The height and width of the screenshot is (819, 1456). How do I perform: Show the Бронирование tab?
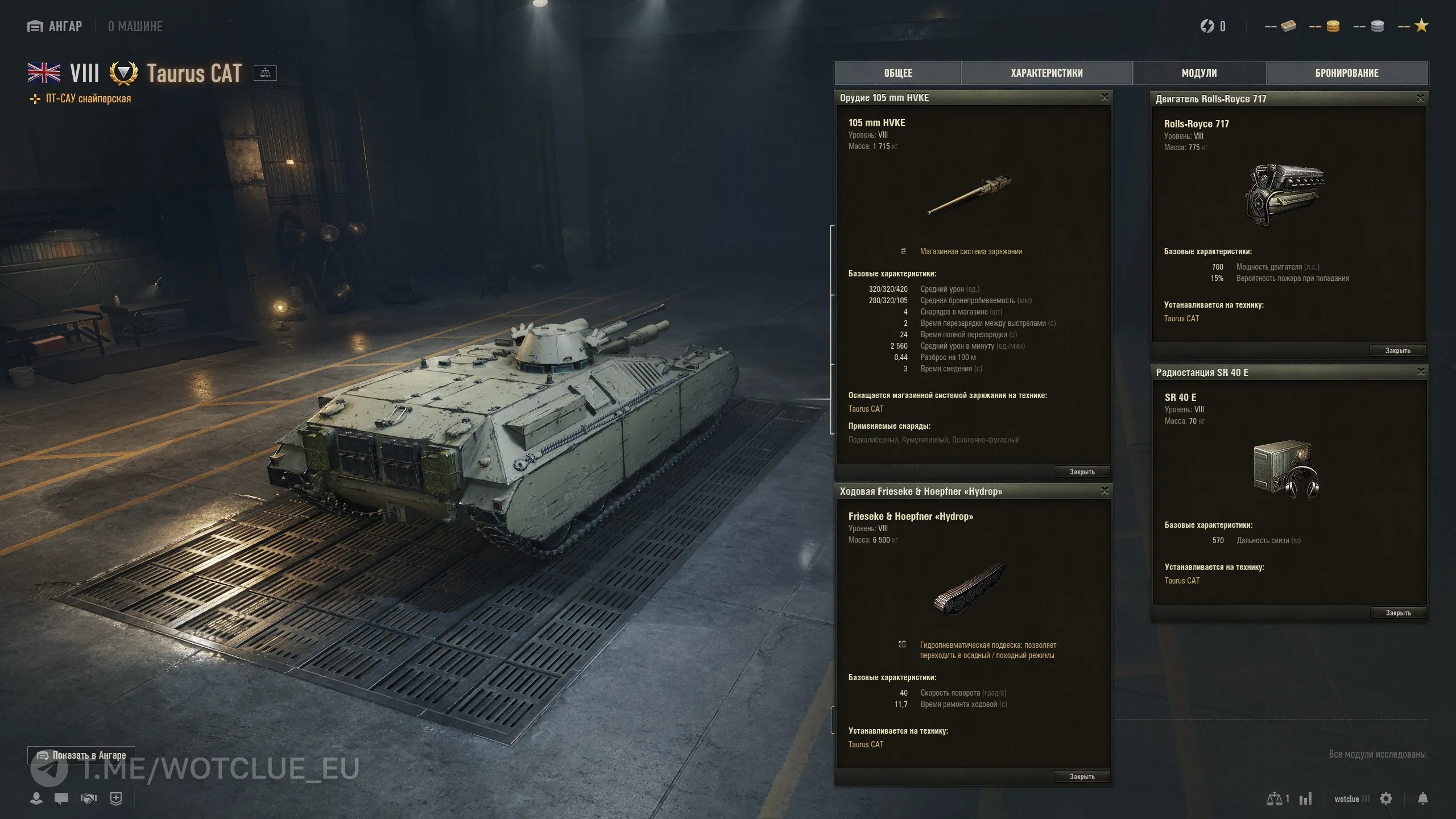click(x=1347, y=73)
